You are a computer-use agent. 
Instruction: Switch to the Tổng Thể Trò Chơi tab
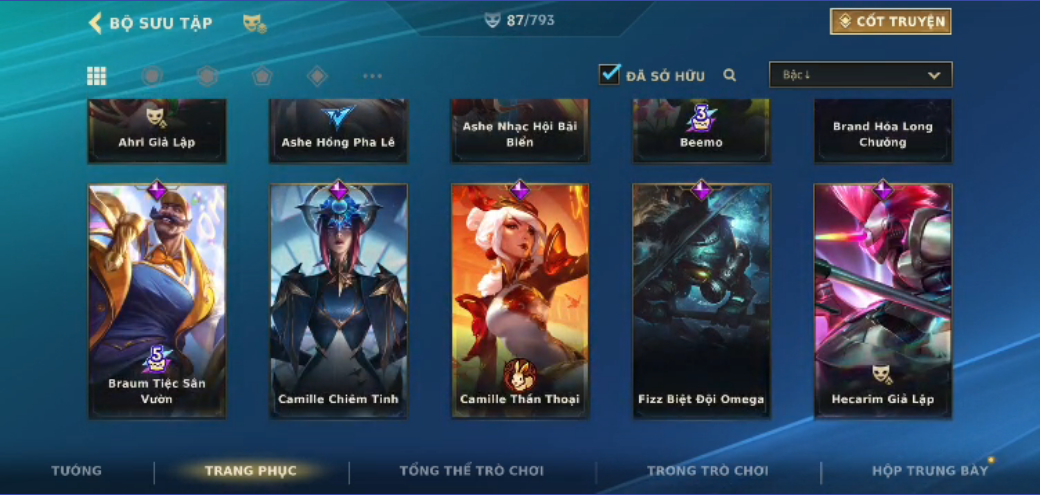pos(471,471)
